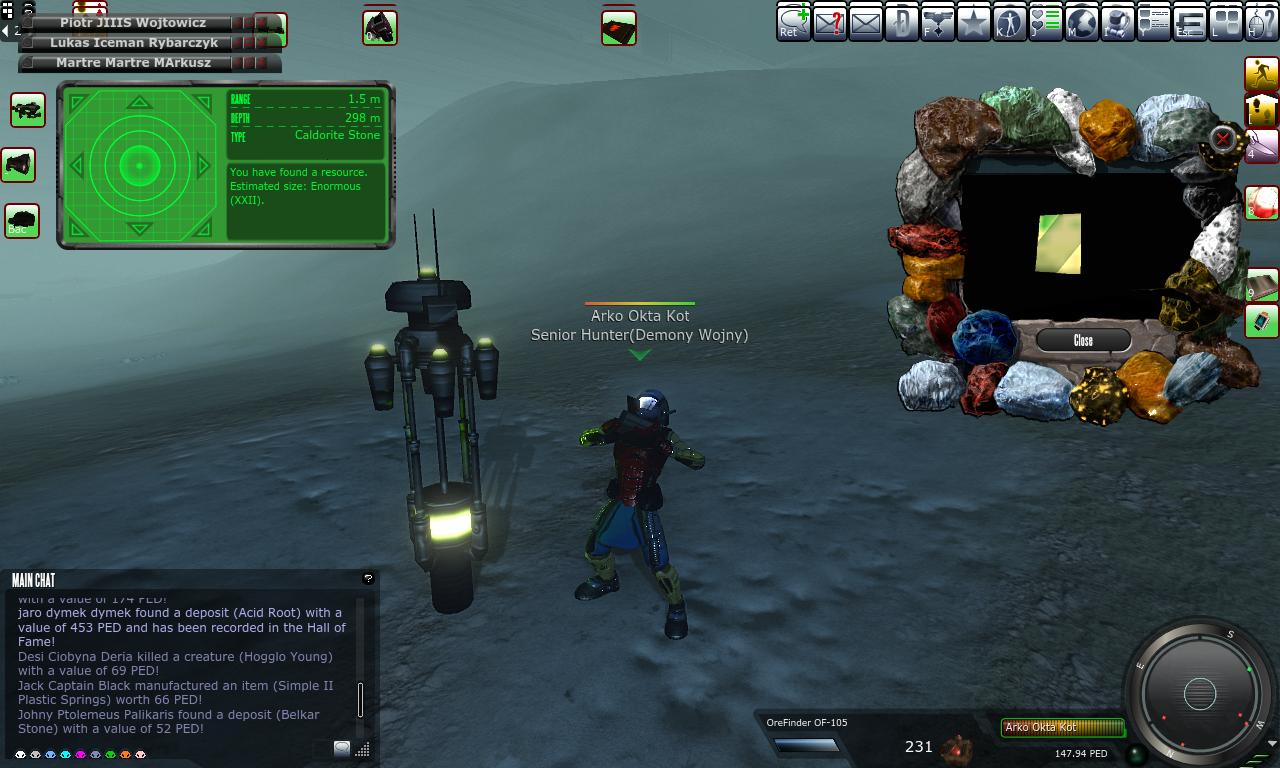The width and height of the screenshot is (1280, 768).
Task: Click the Main Chat help question mark
Action: (368, 578)
